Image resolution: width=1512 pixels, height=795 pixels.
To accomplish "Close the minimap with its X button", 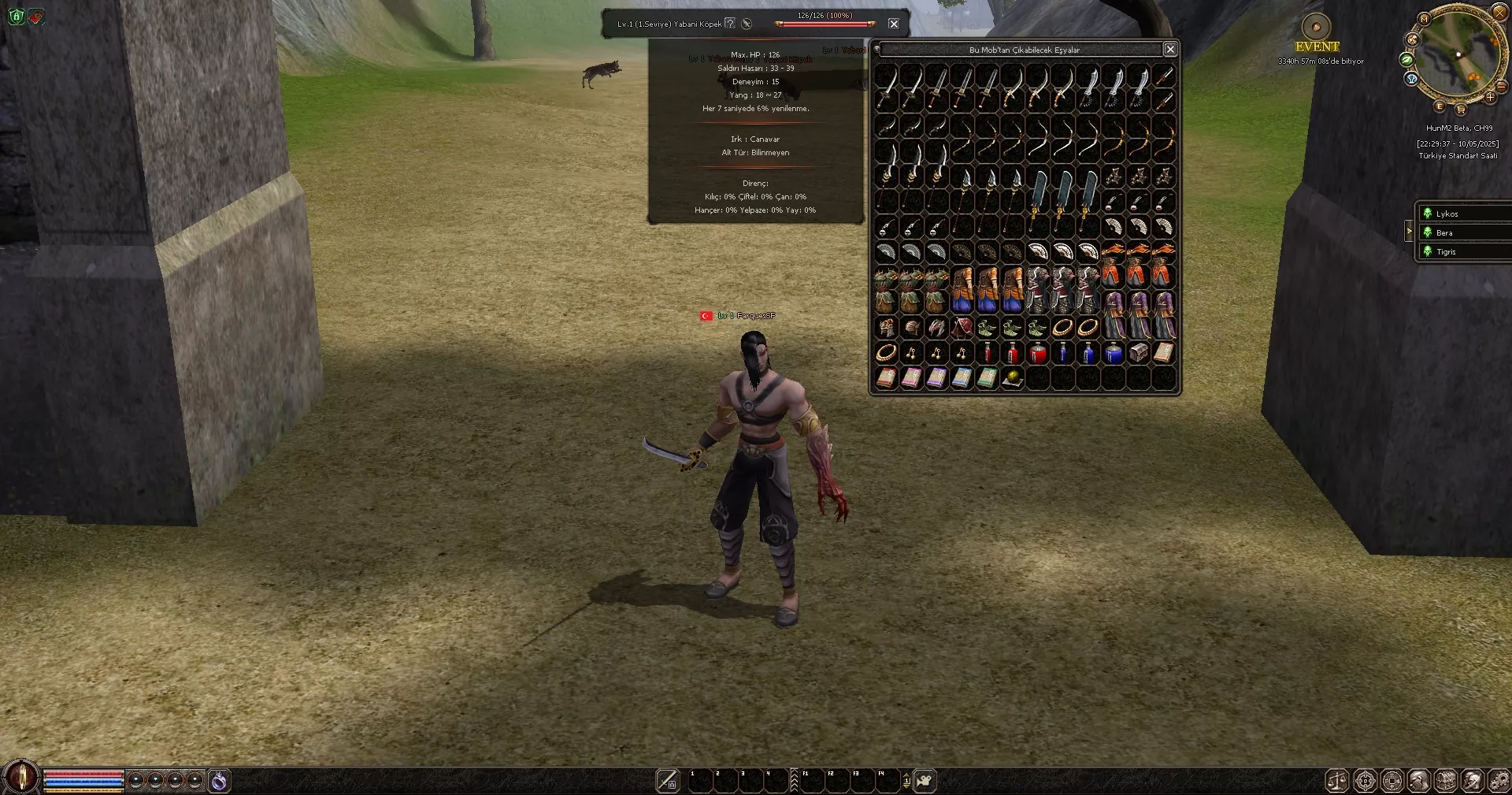I will pos(1500,12).
